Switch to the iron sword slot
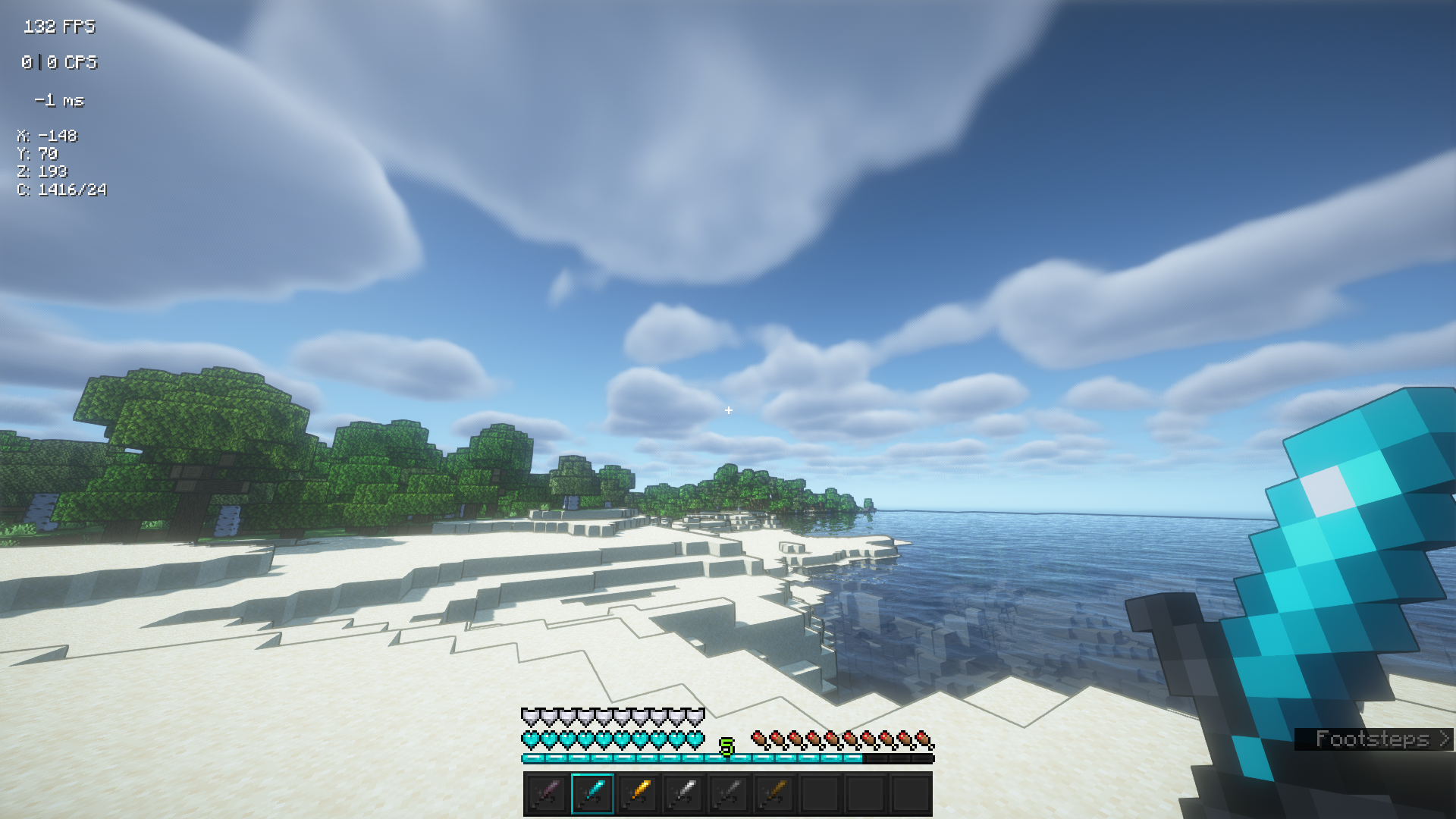Viewport: 1456px width, 819px height. pyautogui.click(x=683, y=793)
